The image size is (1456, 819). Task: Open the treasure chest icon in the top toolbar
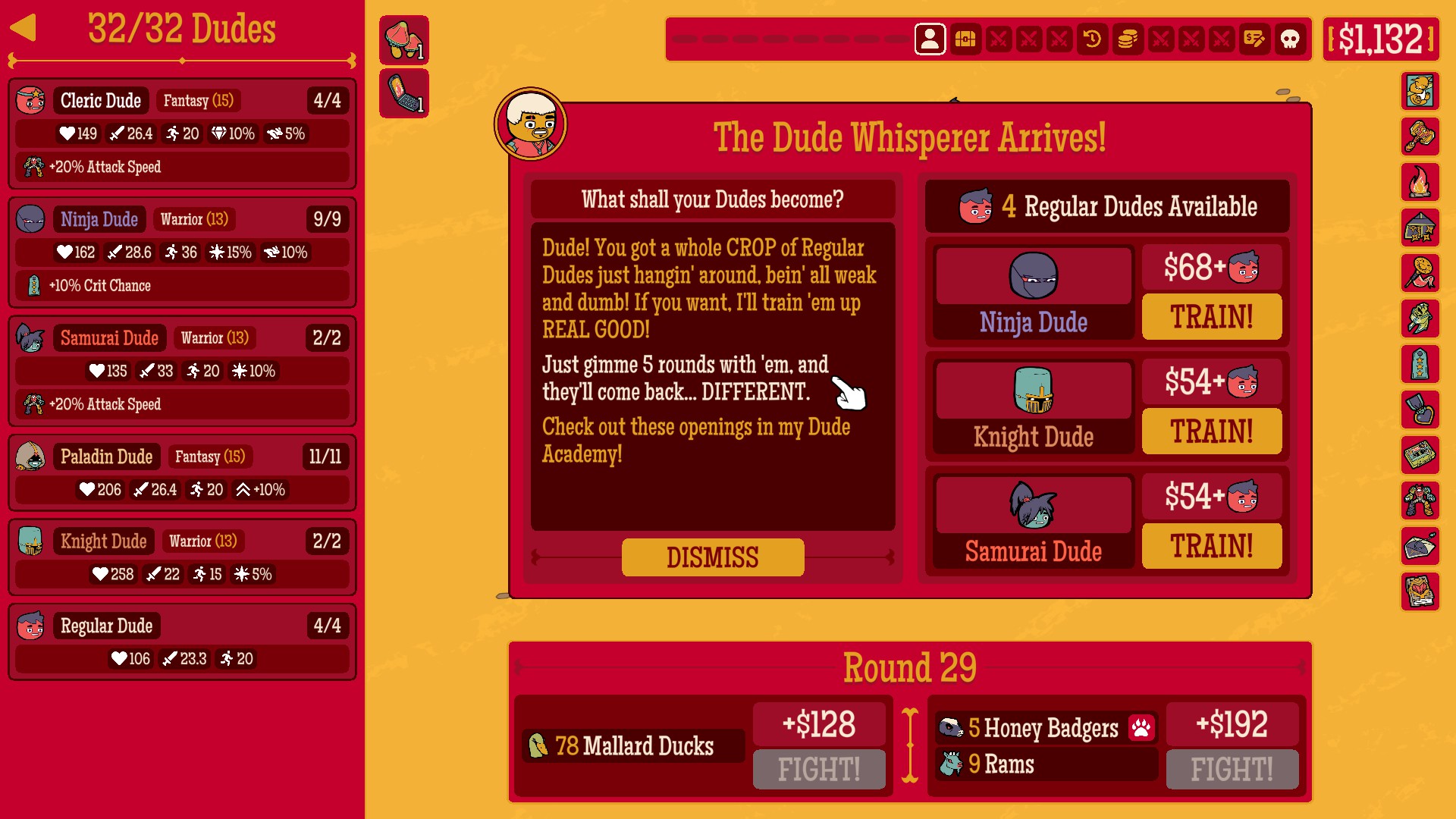[x=965, y=39]
